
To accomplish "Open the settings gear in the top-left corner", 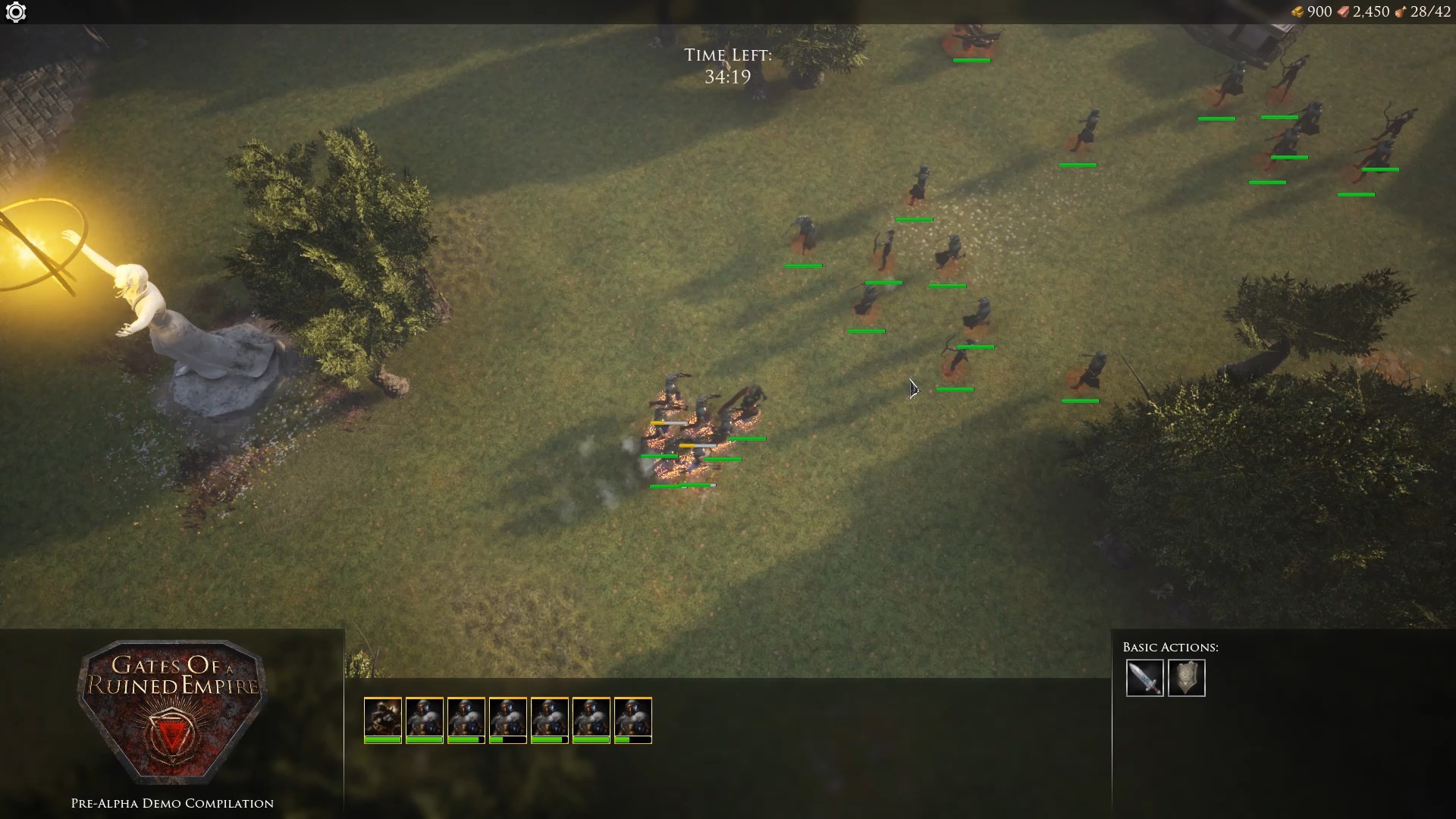I will point(15,12).
